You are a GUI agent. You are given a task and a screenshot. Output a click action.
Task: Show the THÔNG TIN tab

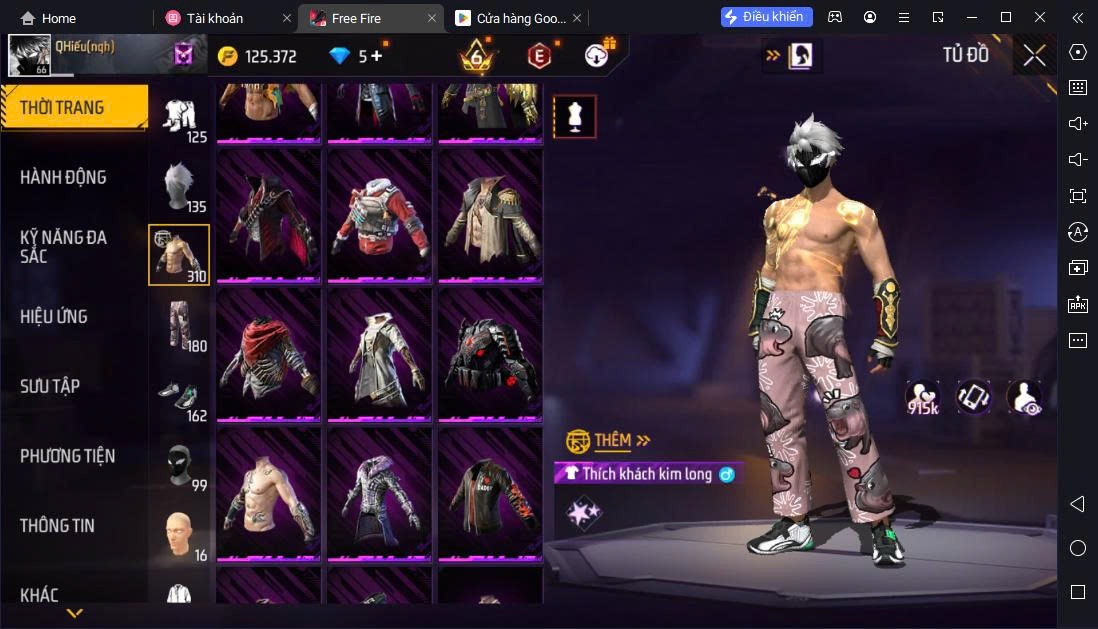click(57, 525)
